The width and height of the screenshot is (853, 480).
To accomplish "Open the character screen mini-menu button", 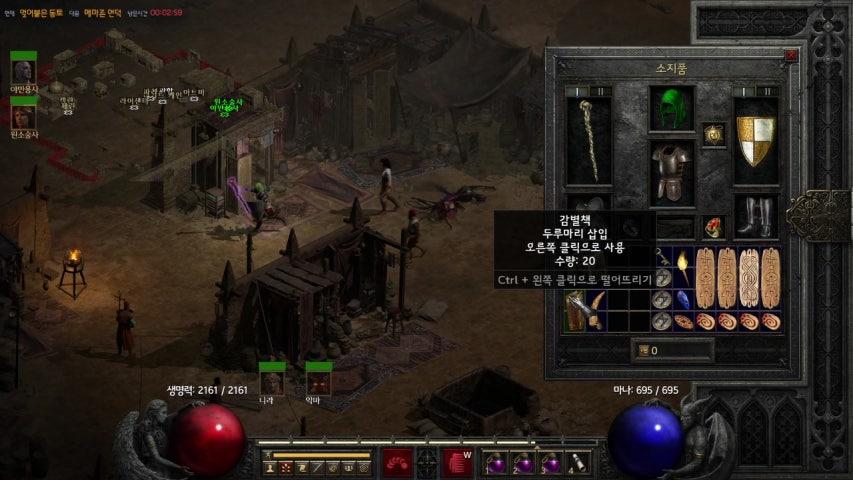I will point(271,467).
